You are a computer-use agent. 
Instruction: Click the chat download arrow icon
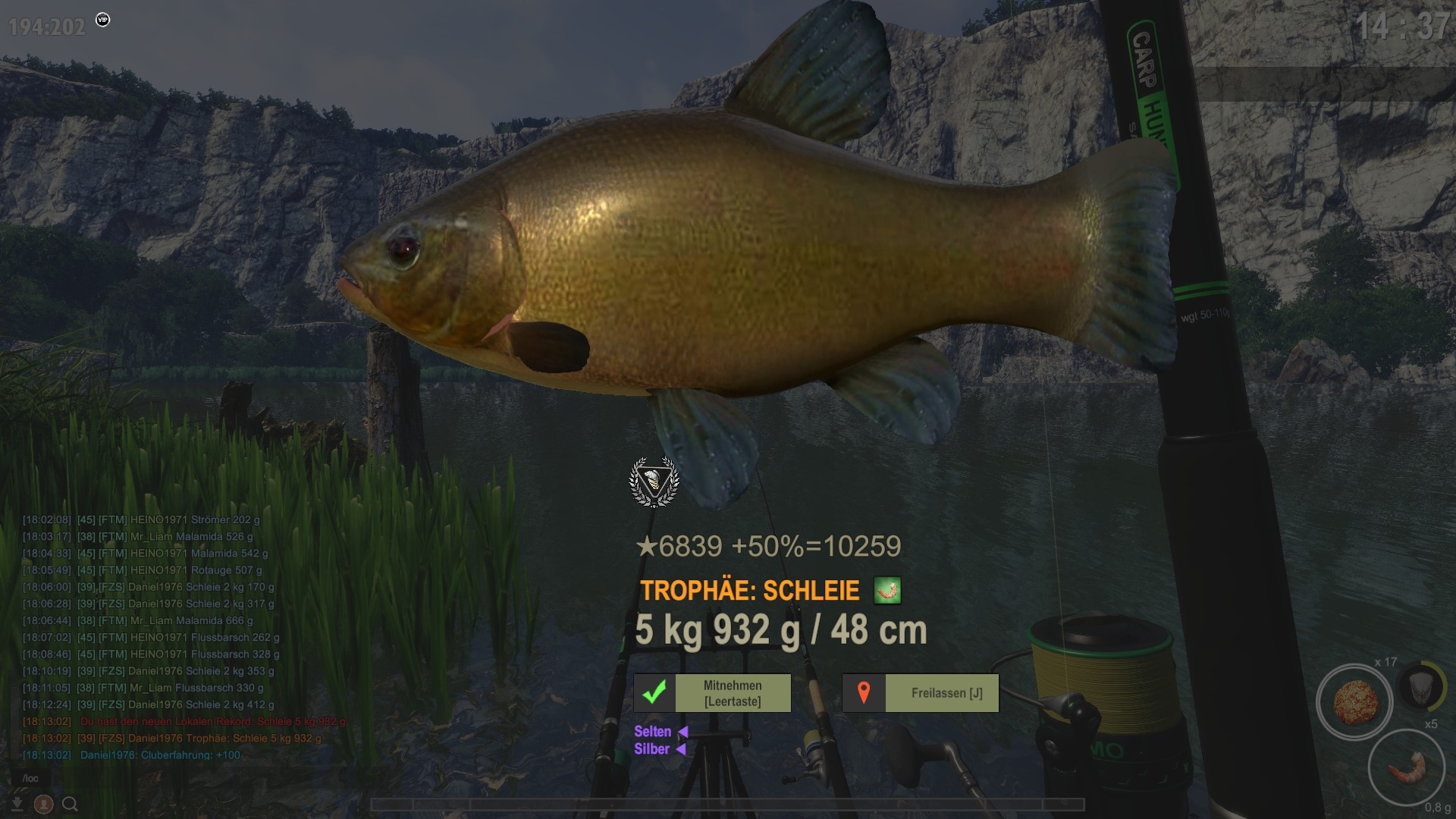[x=17, y=804]
